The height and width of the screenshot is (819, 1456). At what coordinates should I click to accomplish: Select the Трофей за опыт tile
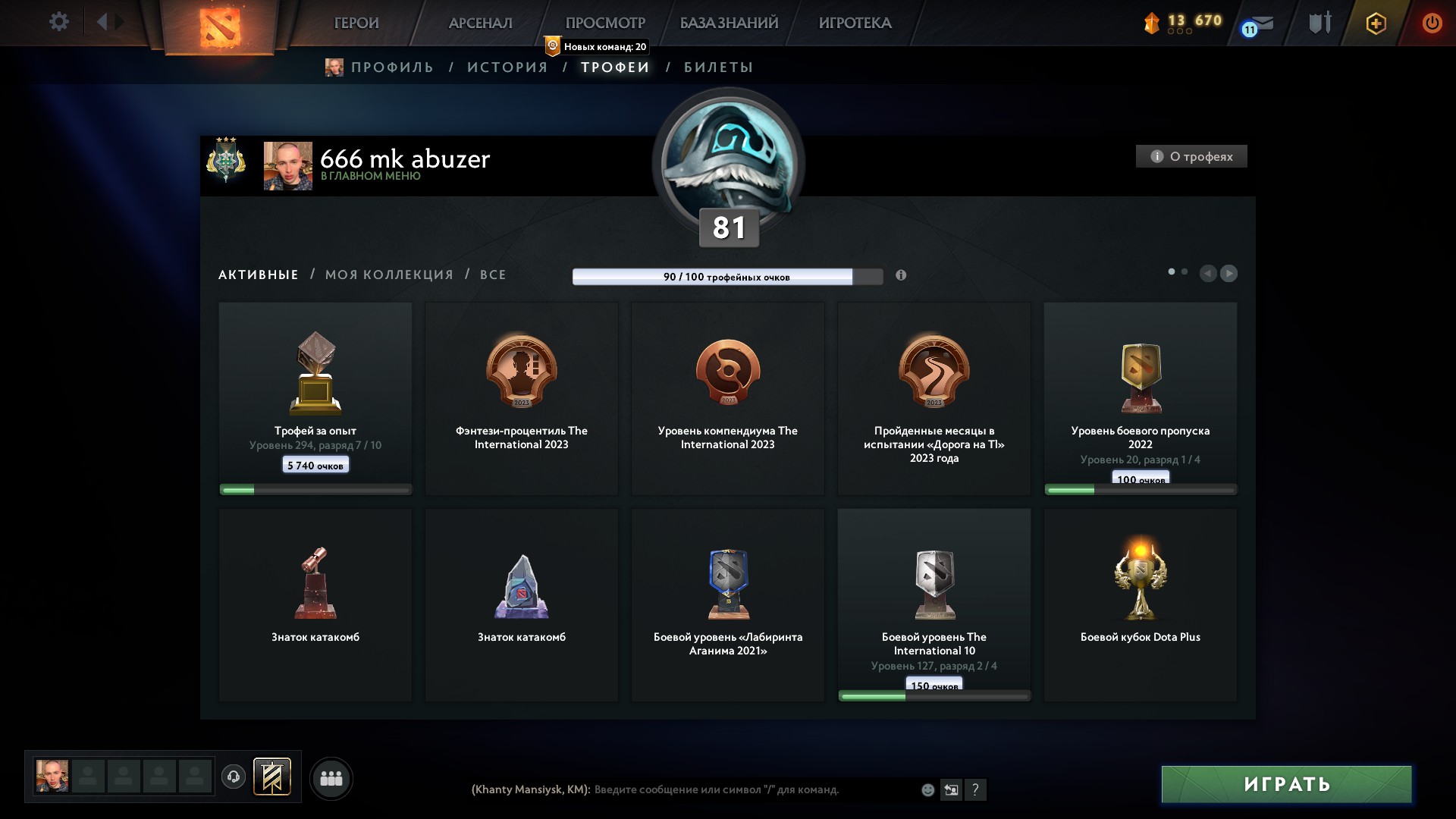(x=315, y=398)
